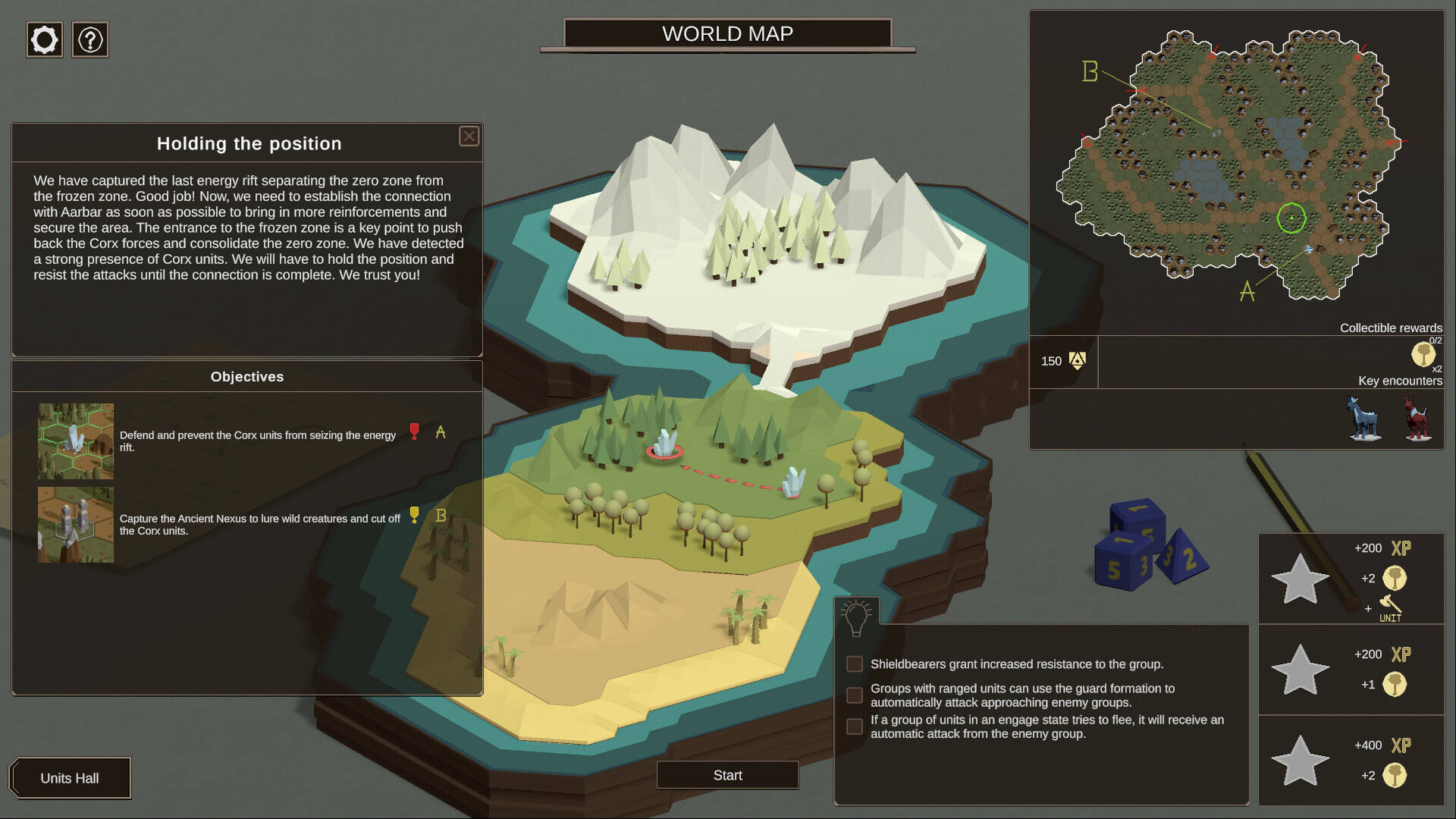This screenshot has height=819, width=1456.
Task: Select the yellow objective B marker icon
Action: pos(414,515)
